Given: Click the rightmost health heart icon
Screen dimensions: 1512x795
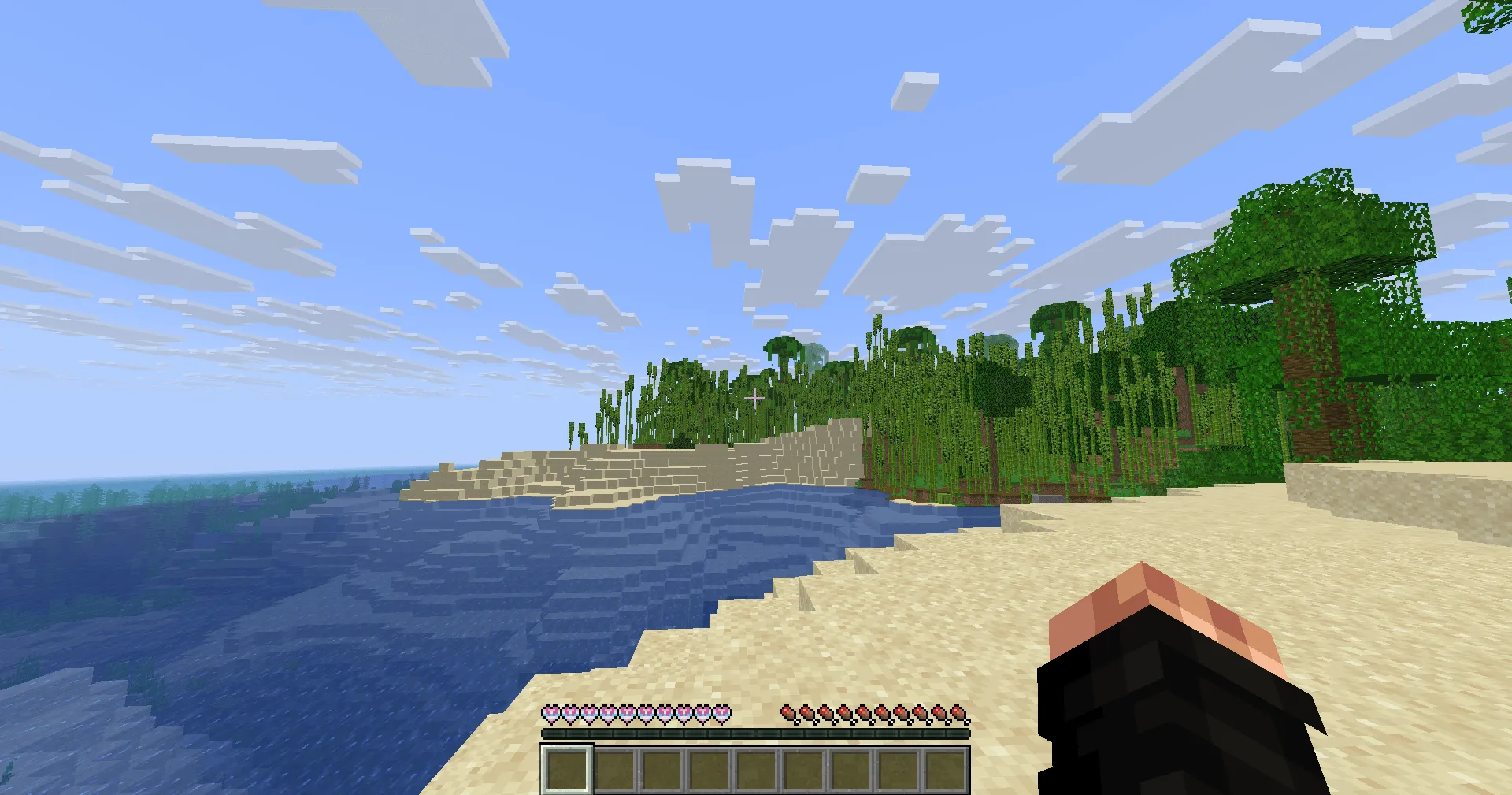Looking at the screenshot, I should pos(723,713).
